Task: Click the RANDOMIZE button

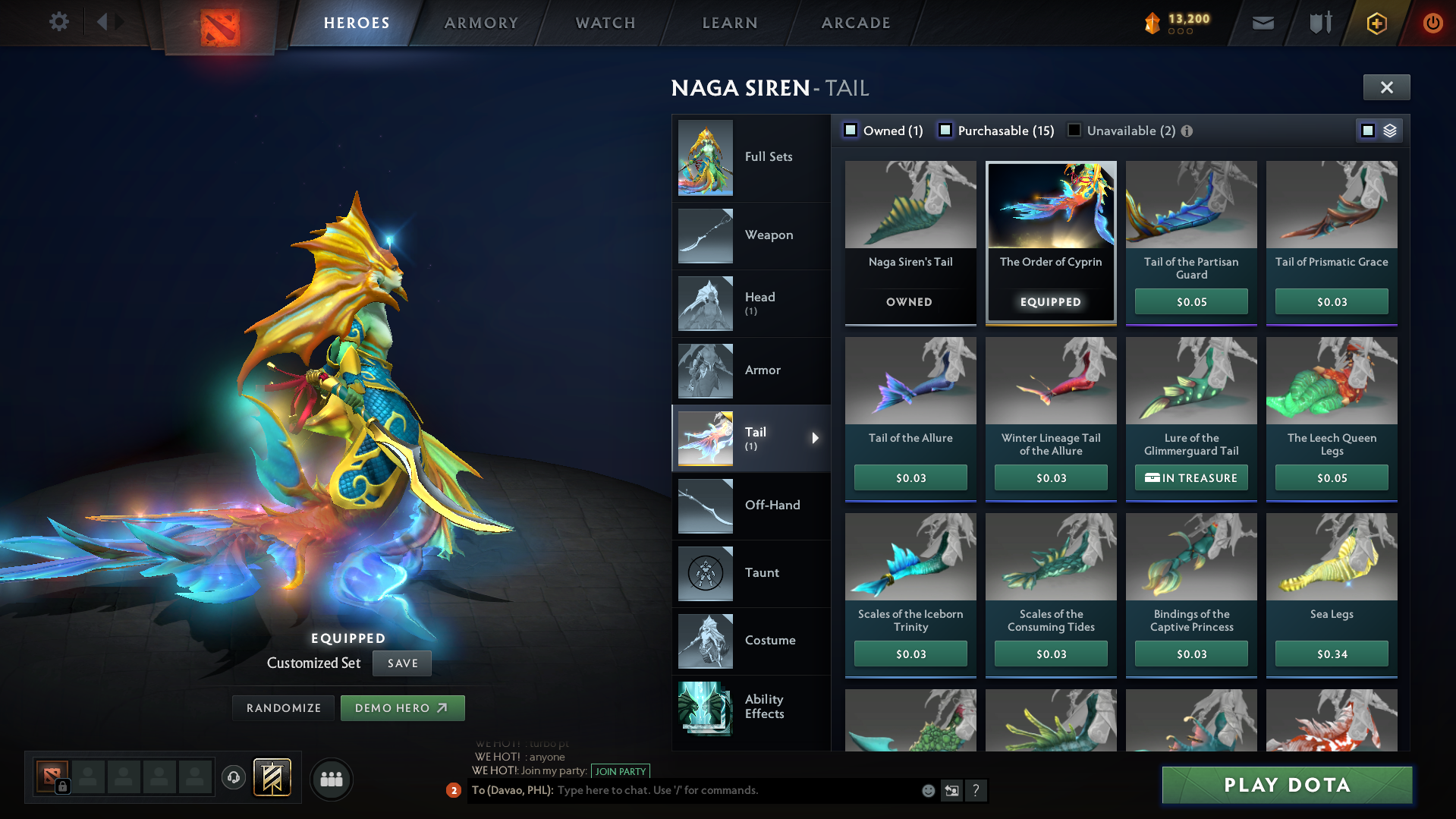Action: pos(283,707)
